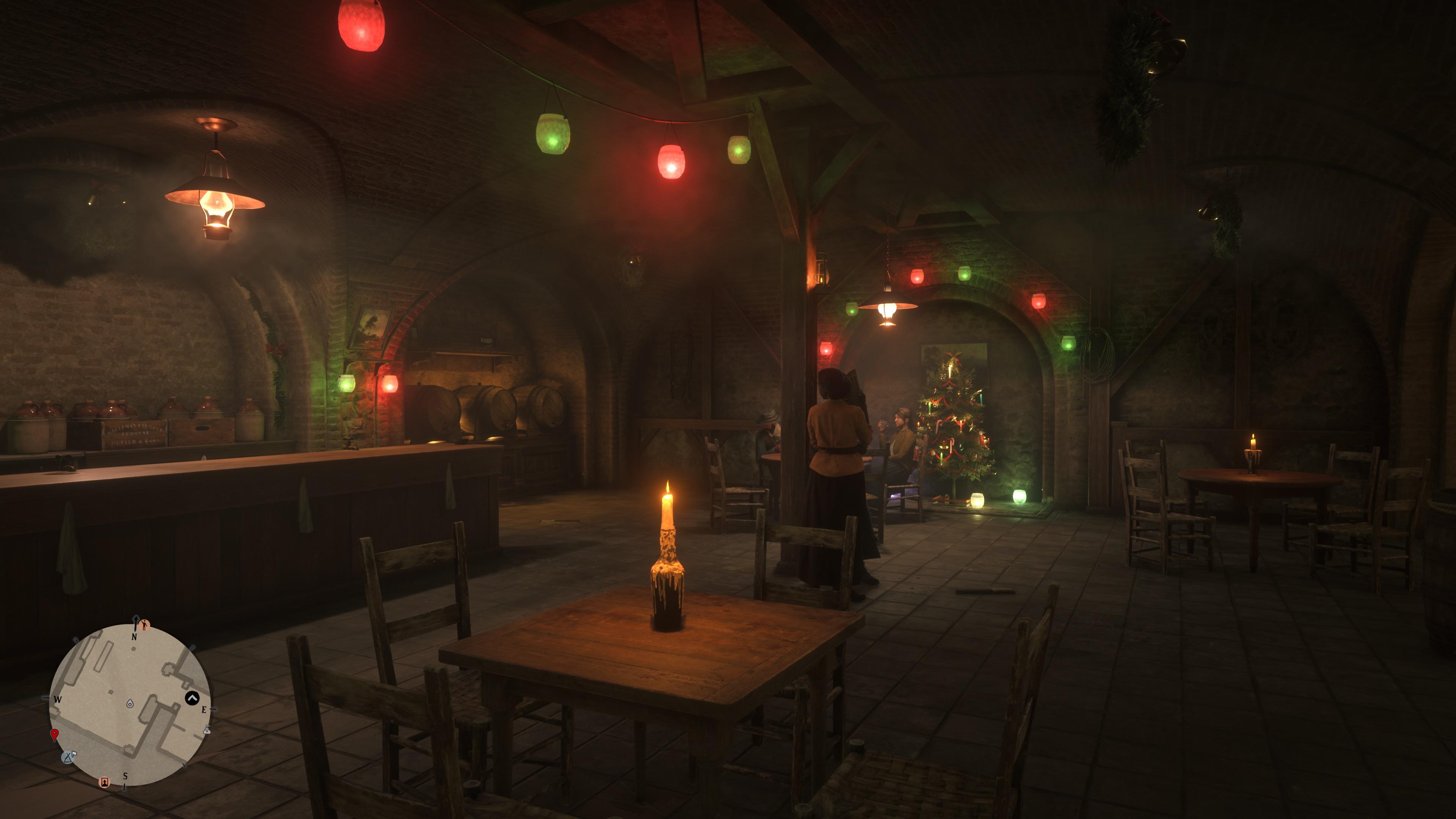Screen dimensions: 1456x819
Task: Click the orange stranger portrait icon on minimap
Action: point(105,784)
